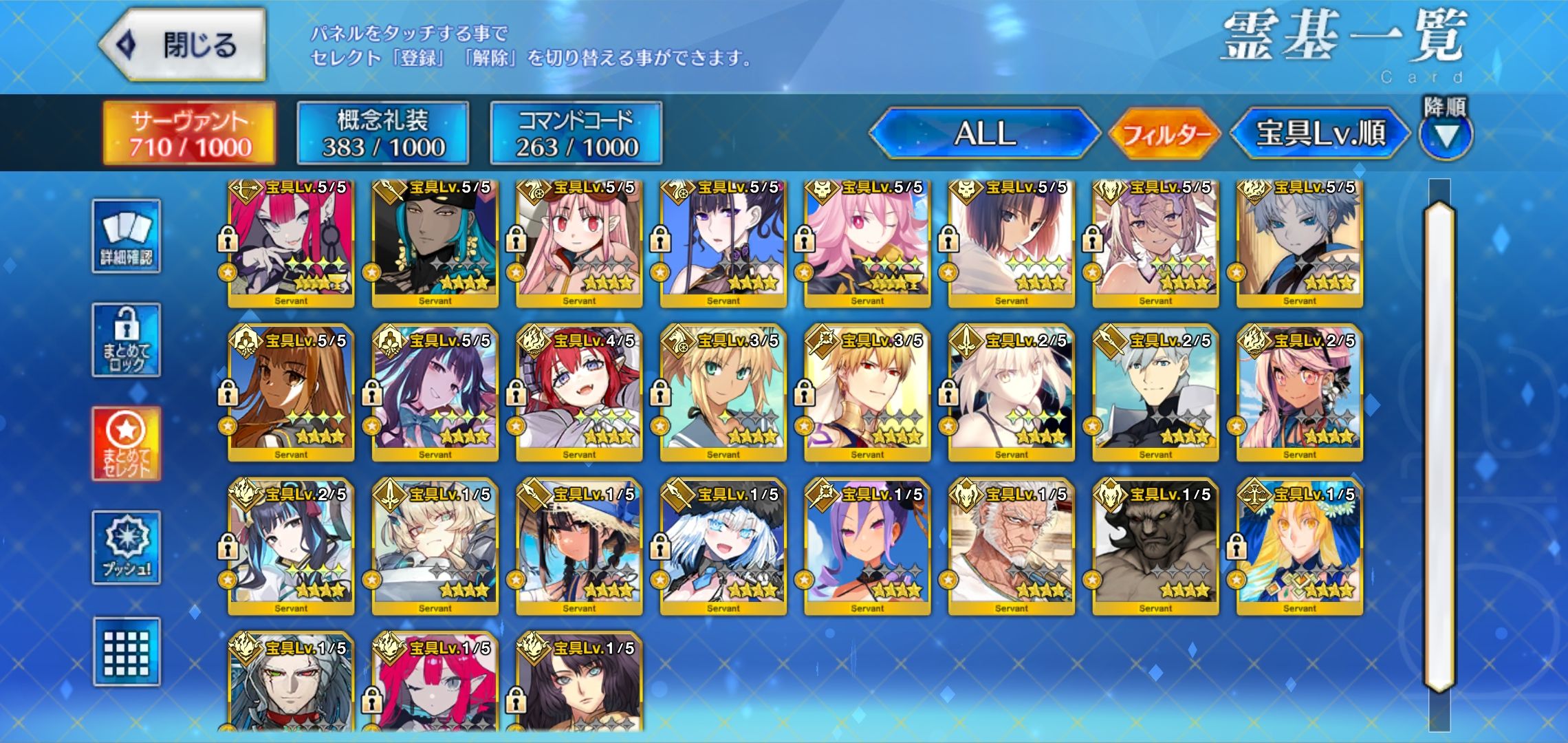This screenshot has height=743, width=1568.
Task: Toggle the まとめてセレクト bulk select
Action: tap(127, 444)
